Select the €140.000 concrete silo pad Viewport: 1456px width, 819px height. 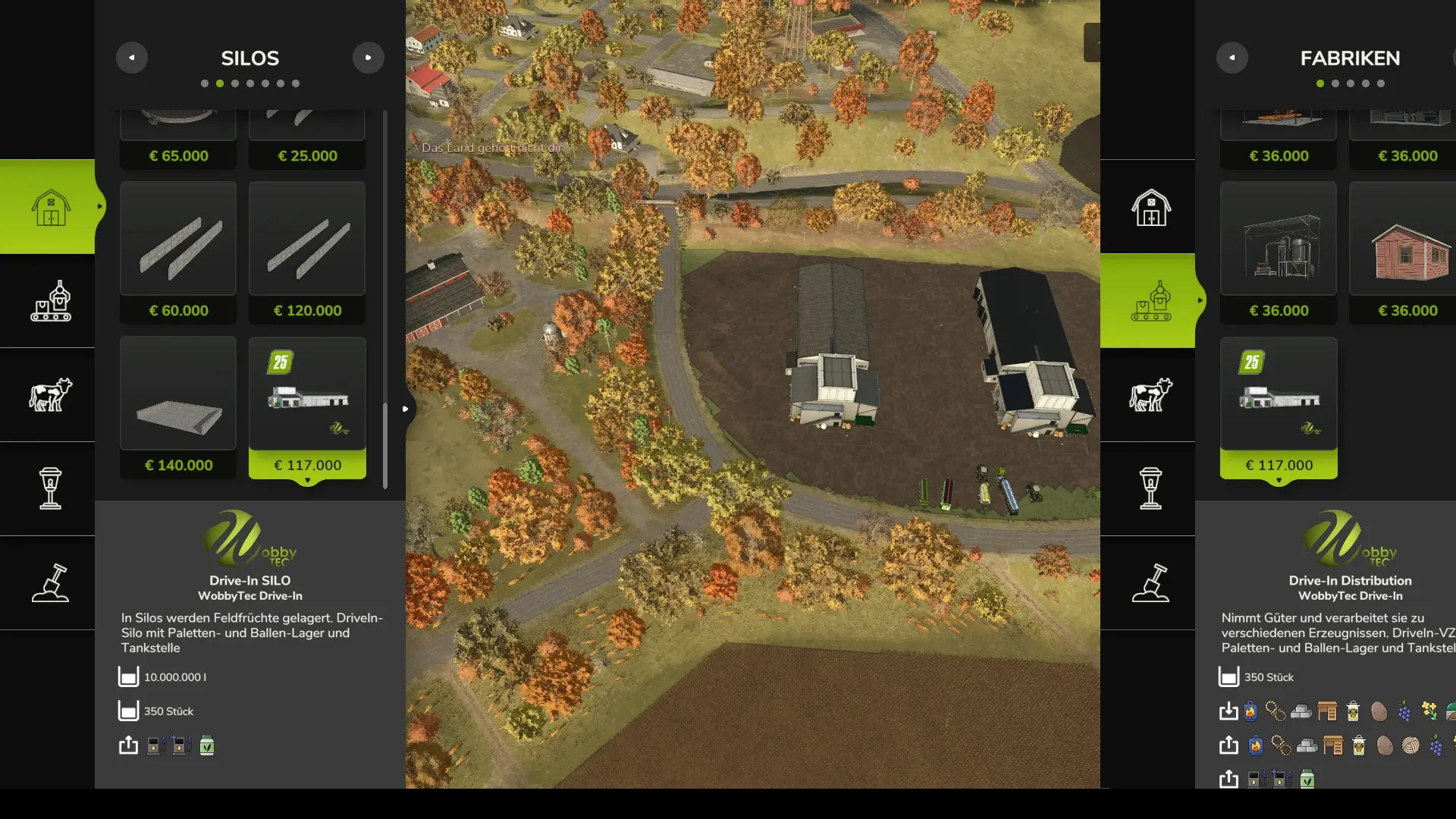click(178, 407)
